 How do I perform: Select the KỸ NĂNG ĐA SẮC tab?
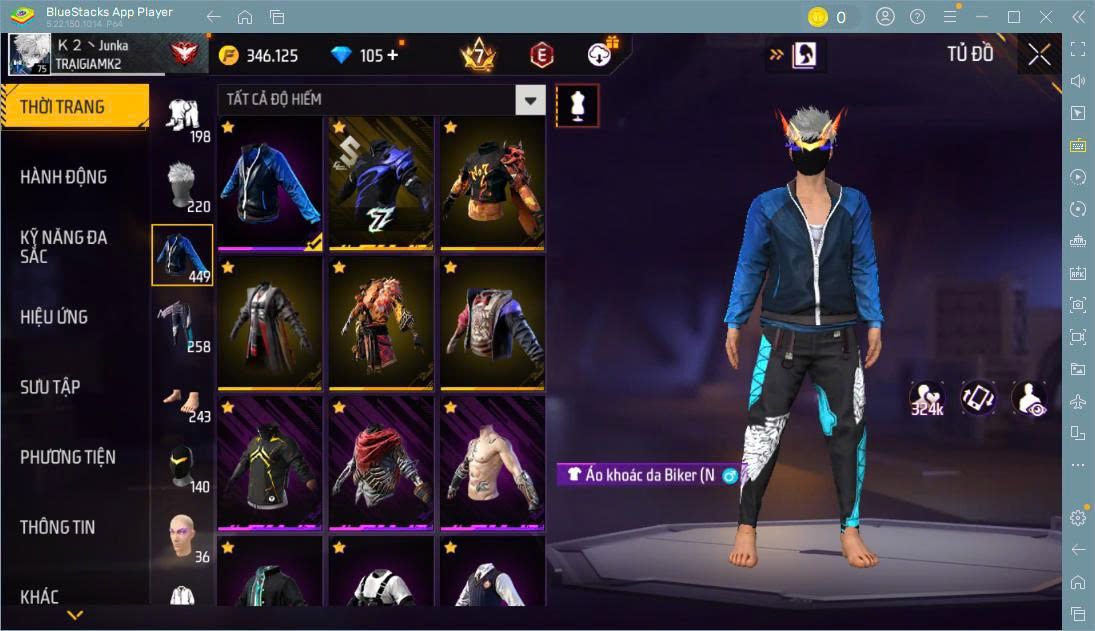64,246
